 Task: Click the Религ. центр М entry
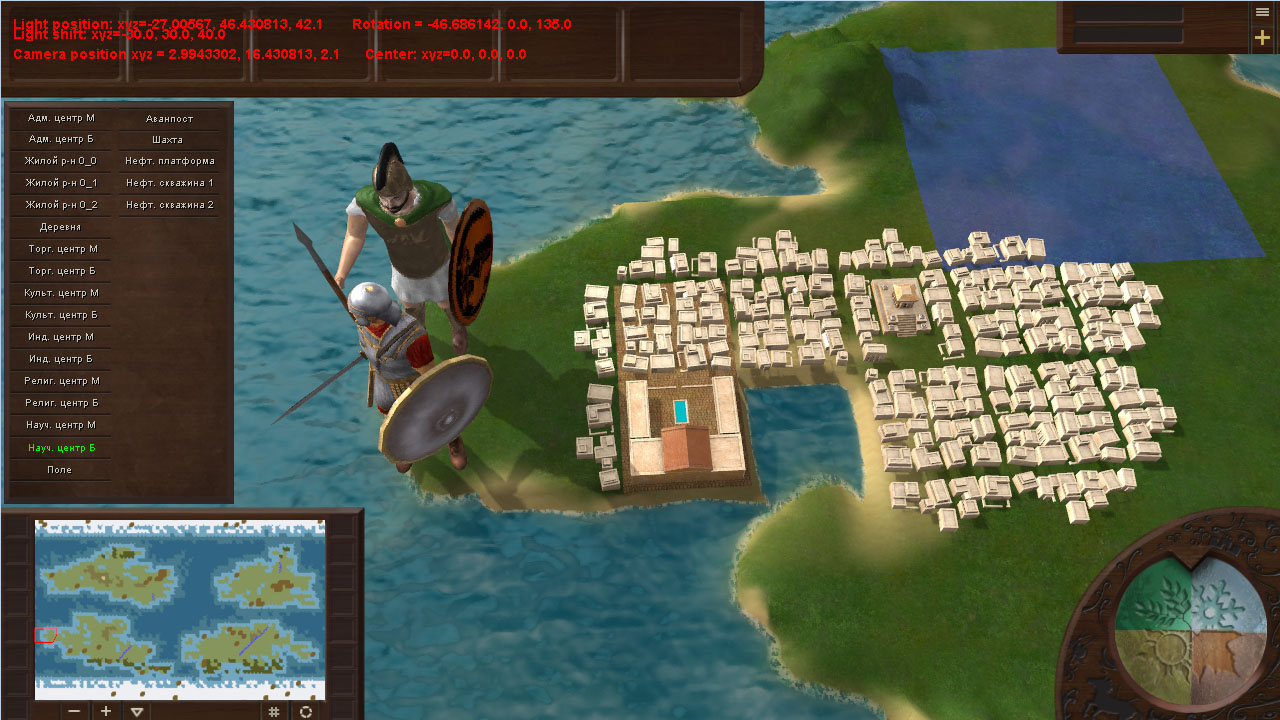pyautogui.click(x=62, y=381)
